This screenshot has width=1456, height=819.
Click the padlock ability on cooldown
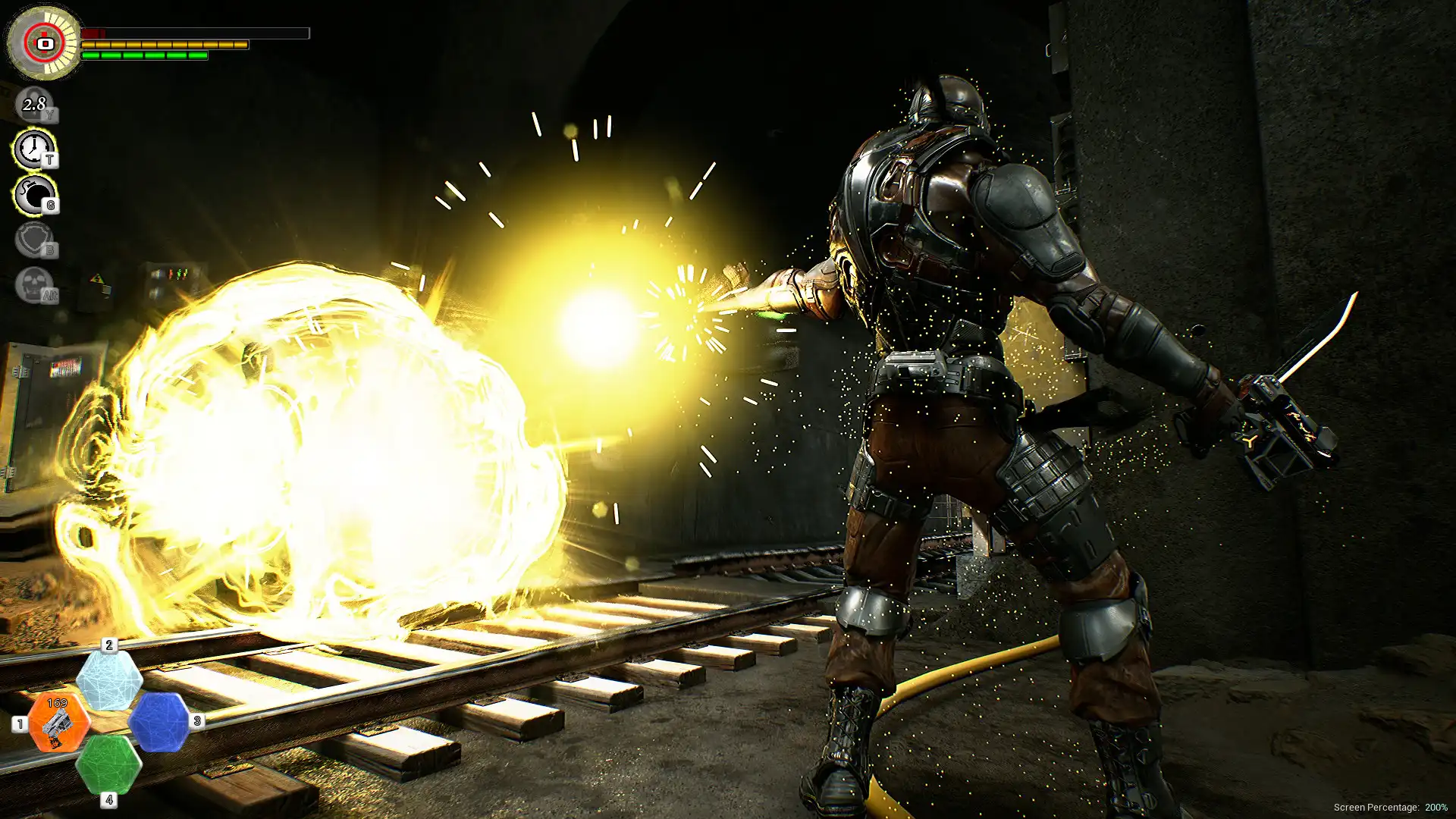(x=34, y=104)
